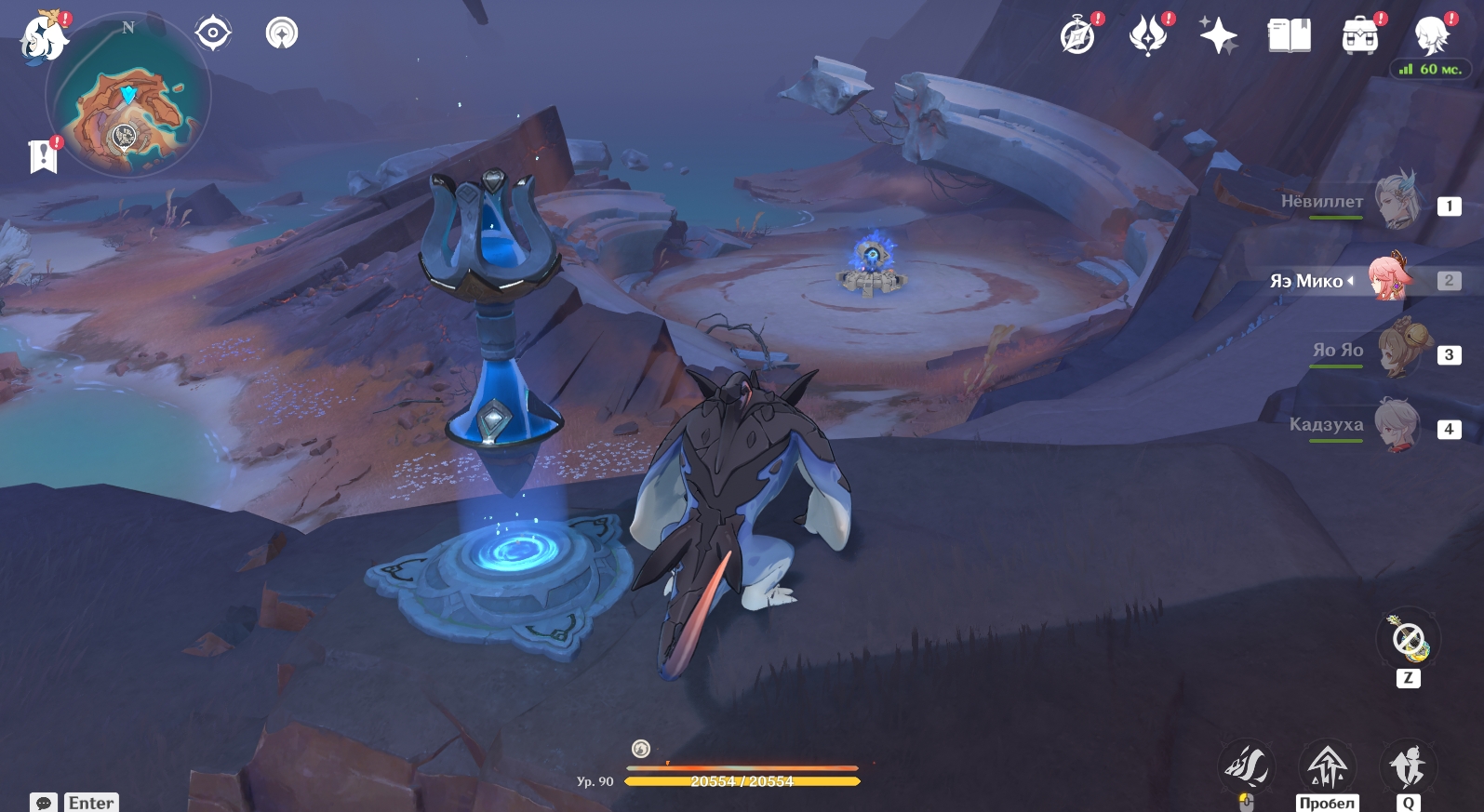Open the chat box
The image size is (1484, 812).
44,802
